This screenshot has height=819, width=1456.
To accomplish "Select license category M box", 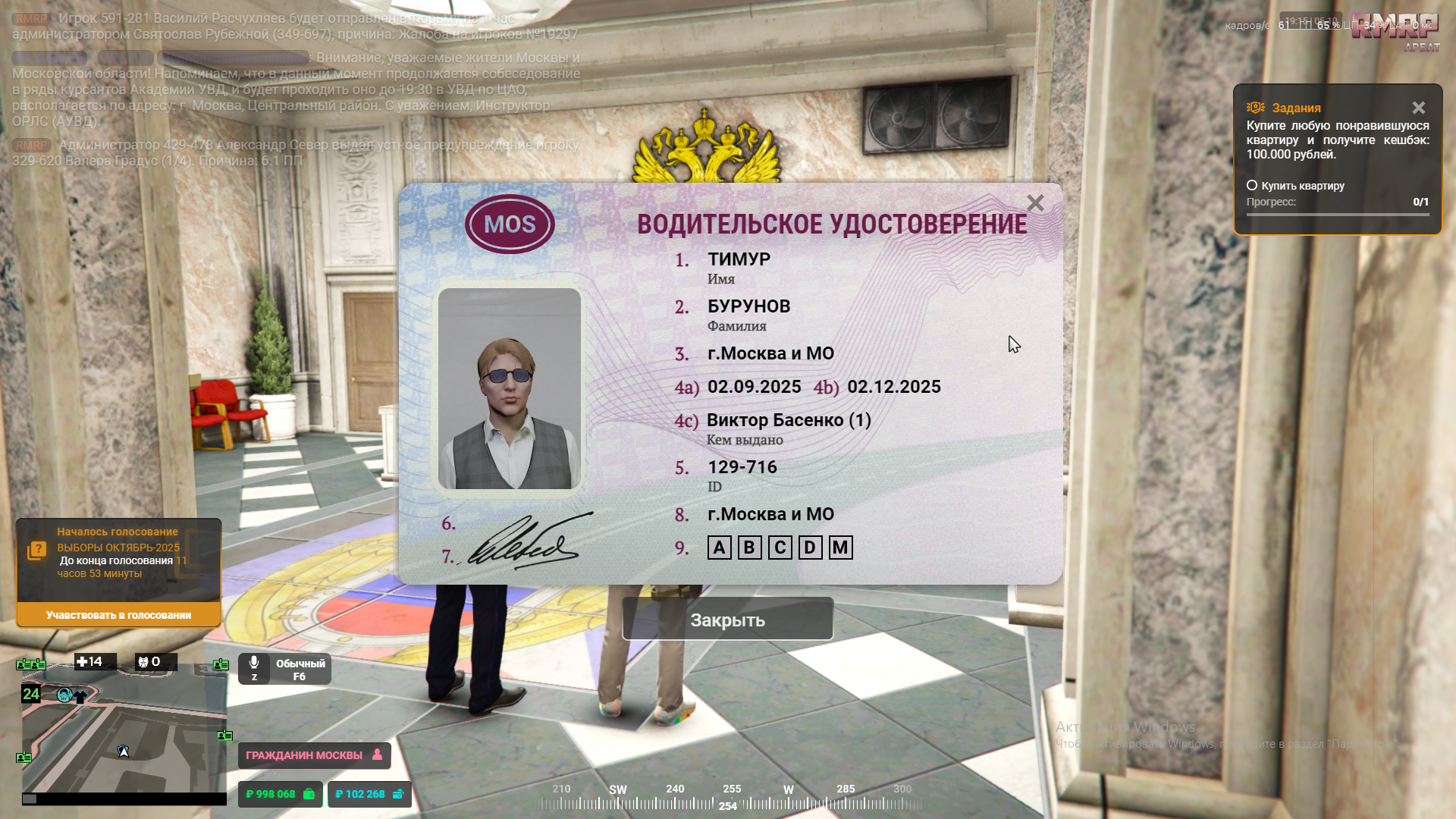I will 840,548.
